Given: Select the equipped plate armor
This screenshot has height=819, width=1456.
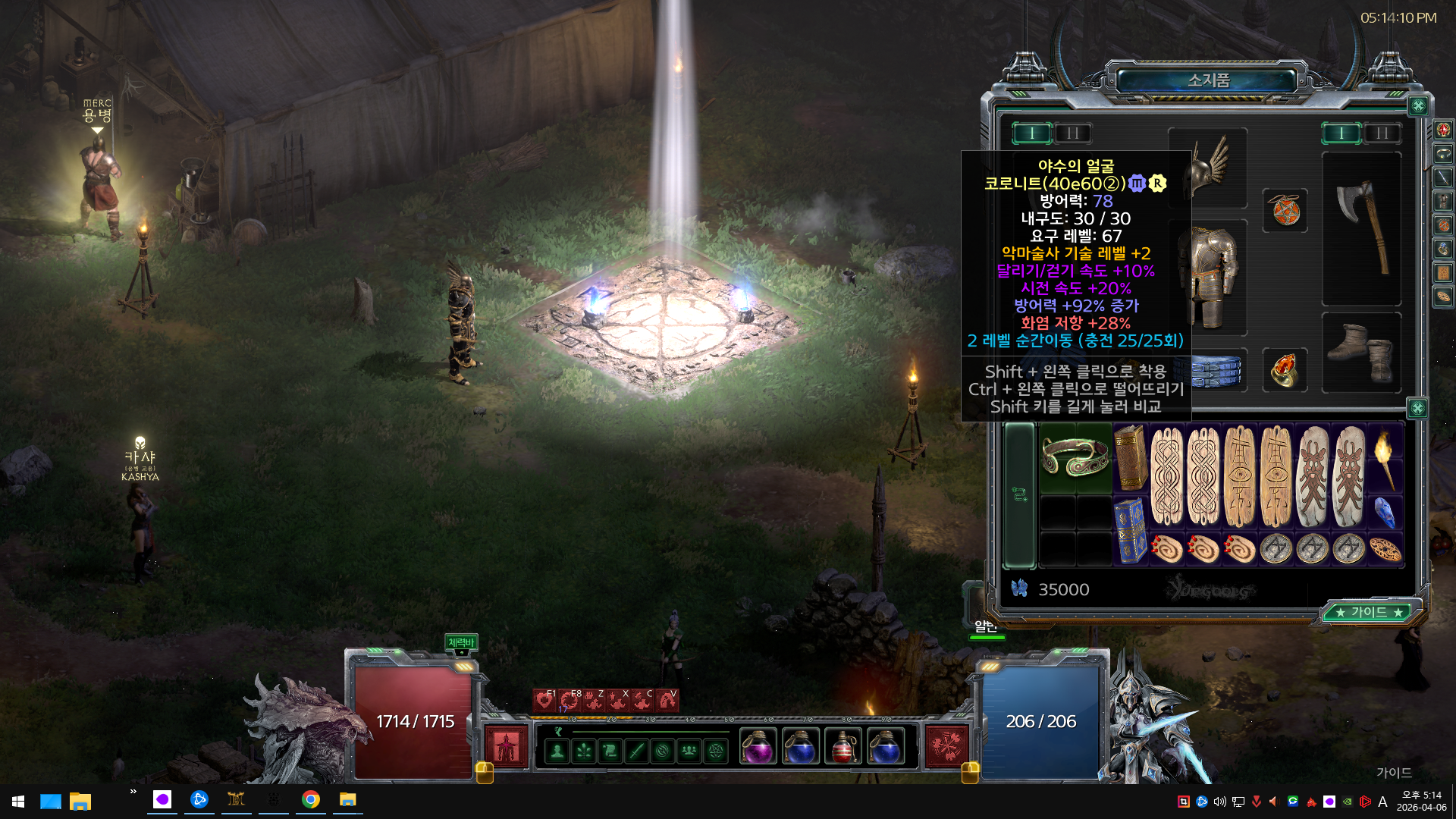Looking at the screenshot, I should point(1213,277).
